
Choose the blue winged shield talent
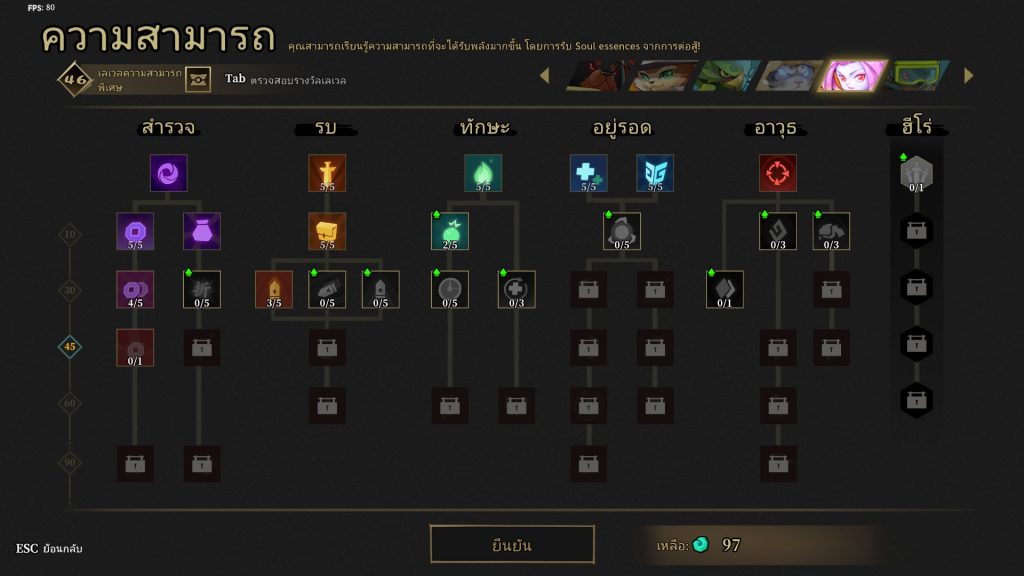(x=655, y=173)
